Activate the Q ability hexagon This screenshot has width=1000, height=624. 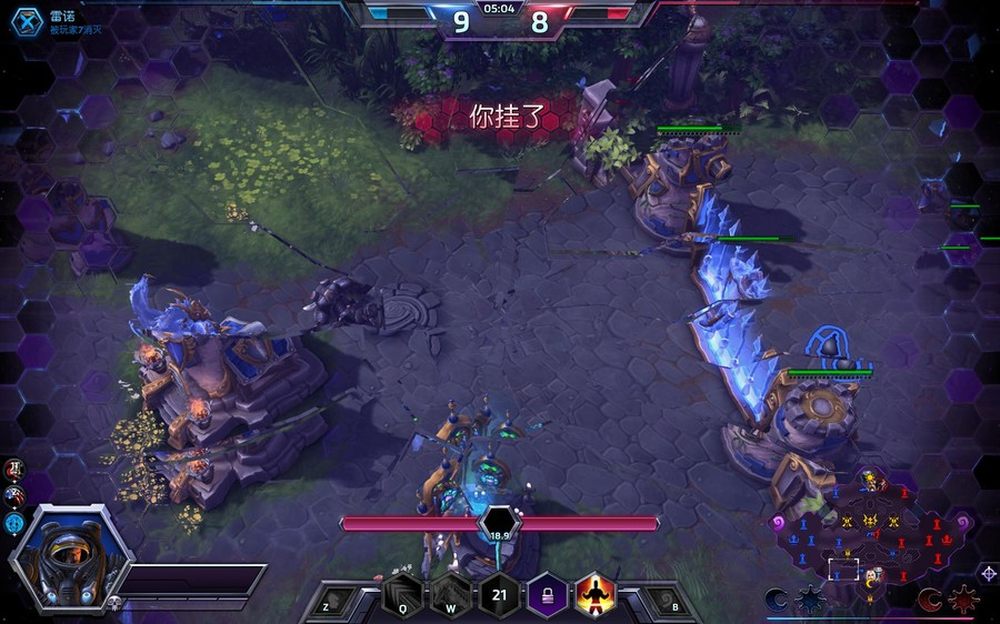[x=402, y=597]
